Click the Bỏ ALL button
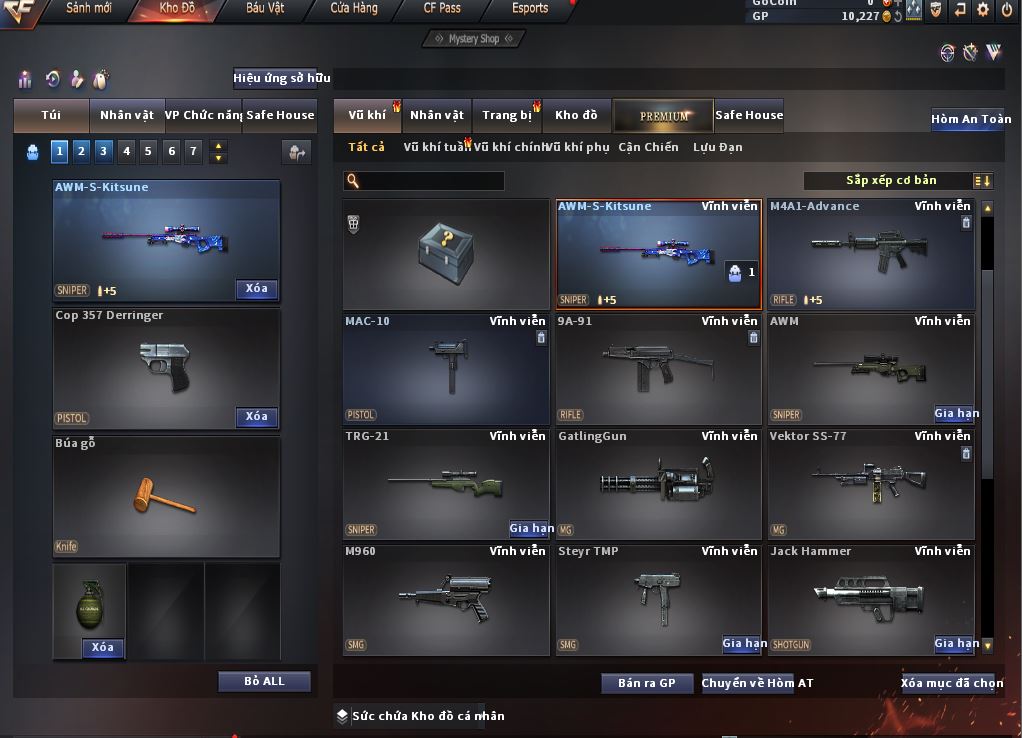 click(x=264, y=682)
